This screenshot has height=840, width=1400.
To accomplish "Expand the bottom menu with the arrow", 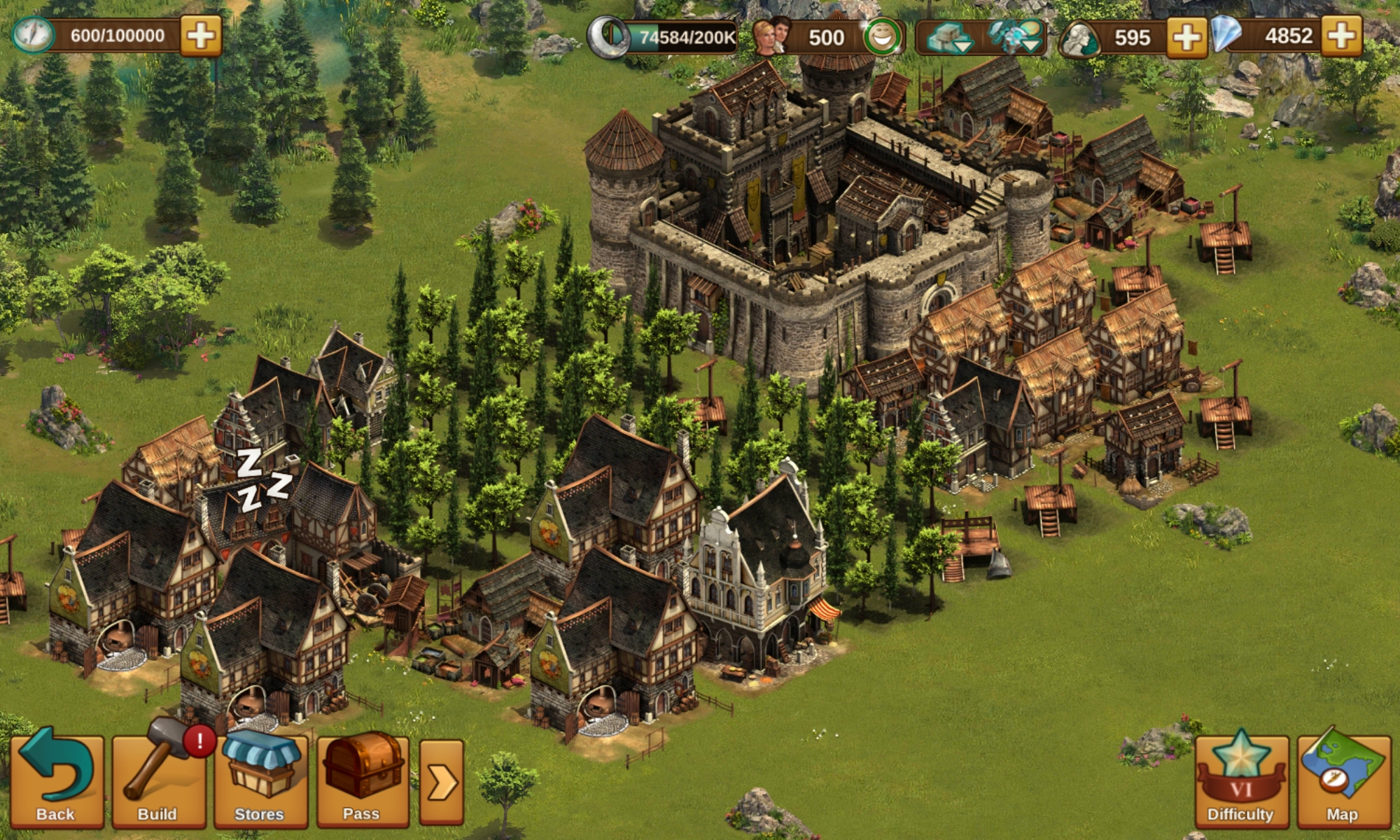I will (442, 782).
